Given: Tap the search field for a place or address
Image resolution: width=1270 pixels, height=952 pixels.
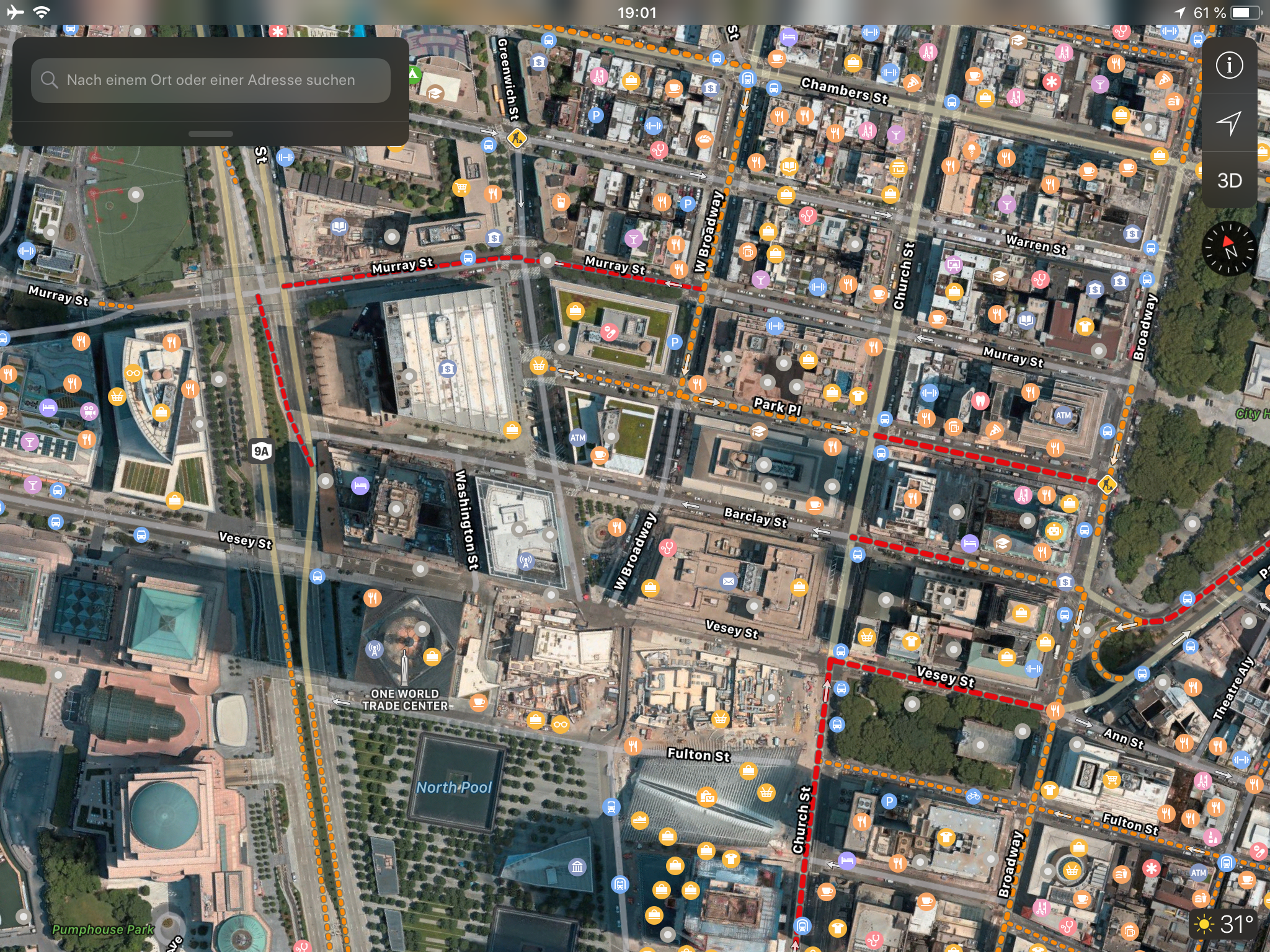Looking at the screenshot, I should [211, 80].
